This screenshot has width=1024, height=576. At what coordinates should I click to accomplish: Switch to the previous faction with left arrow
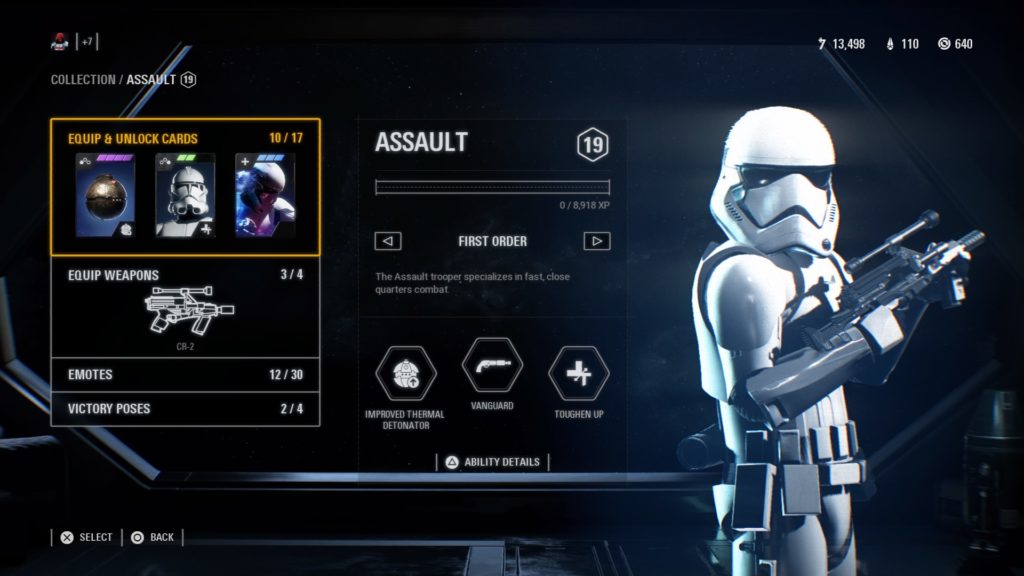388,241
